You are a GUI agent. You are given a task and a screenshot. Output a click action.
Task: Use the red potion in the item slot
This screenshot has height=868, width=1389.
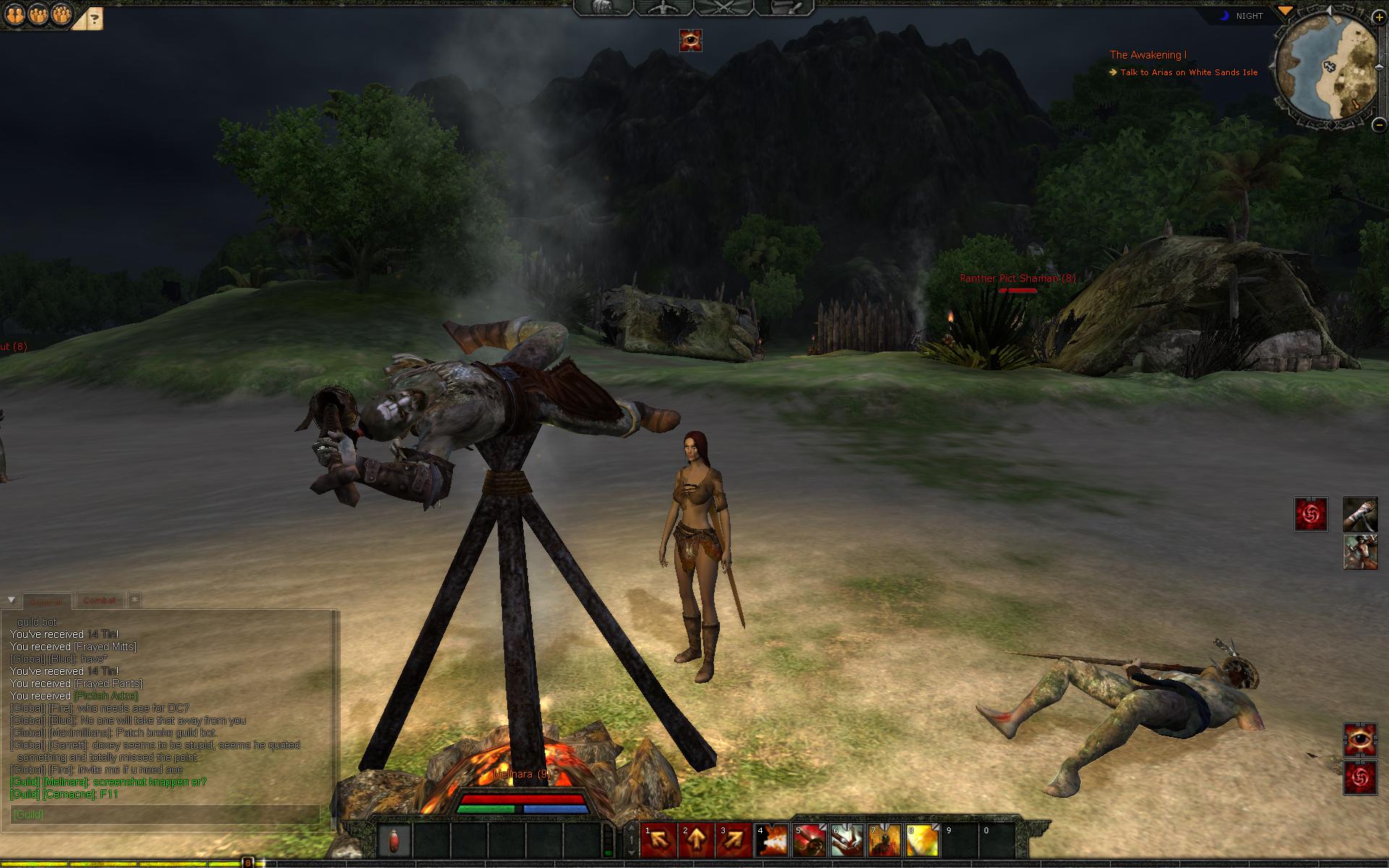pyautogui.click(x=394, y=841)
